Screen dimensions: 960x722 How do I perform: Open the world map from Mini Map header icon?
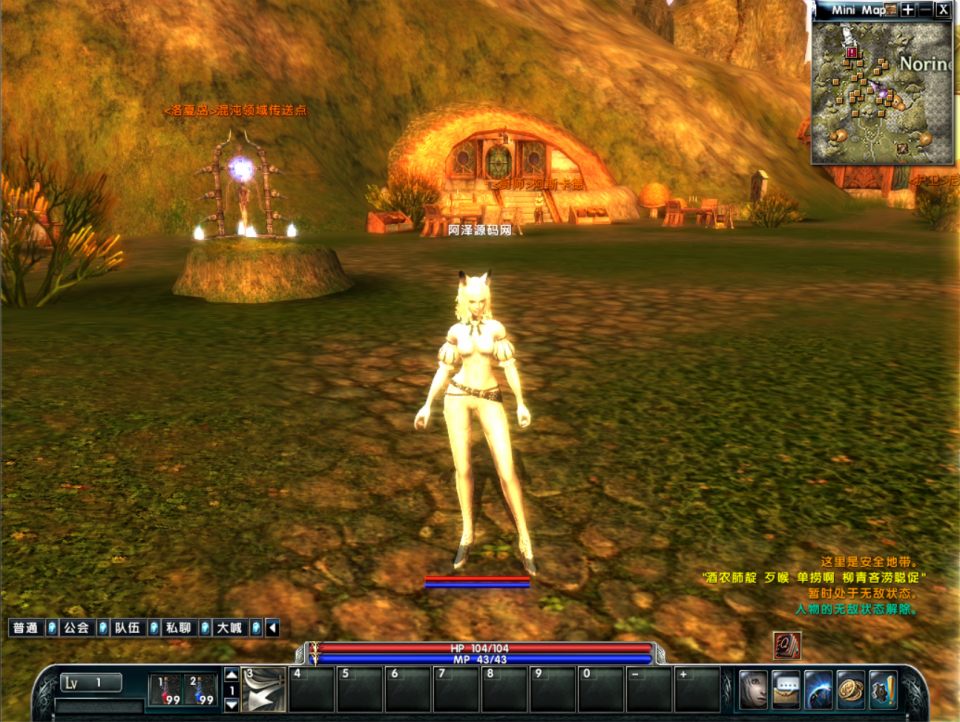tap(893, 9)
